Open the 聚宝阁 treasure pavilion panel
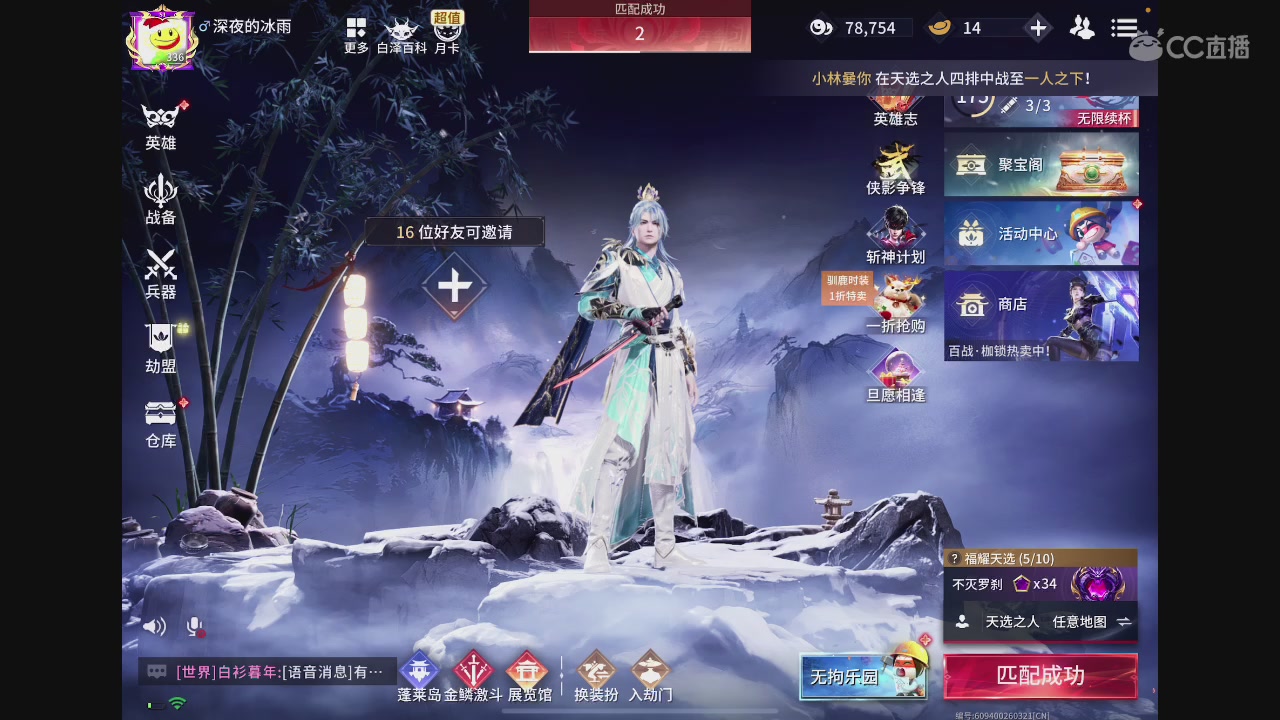This screenshot has height=720, width=1280. click(1040, 163)
